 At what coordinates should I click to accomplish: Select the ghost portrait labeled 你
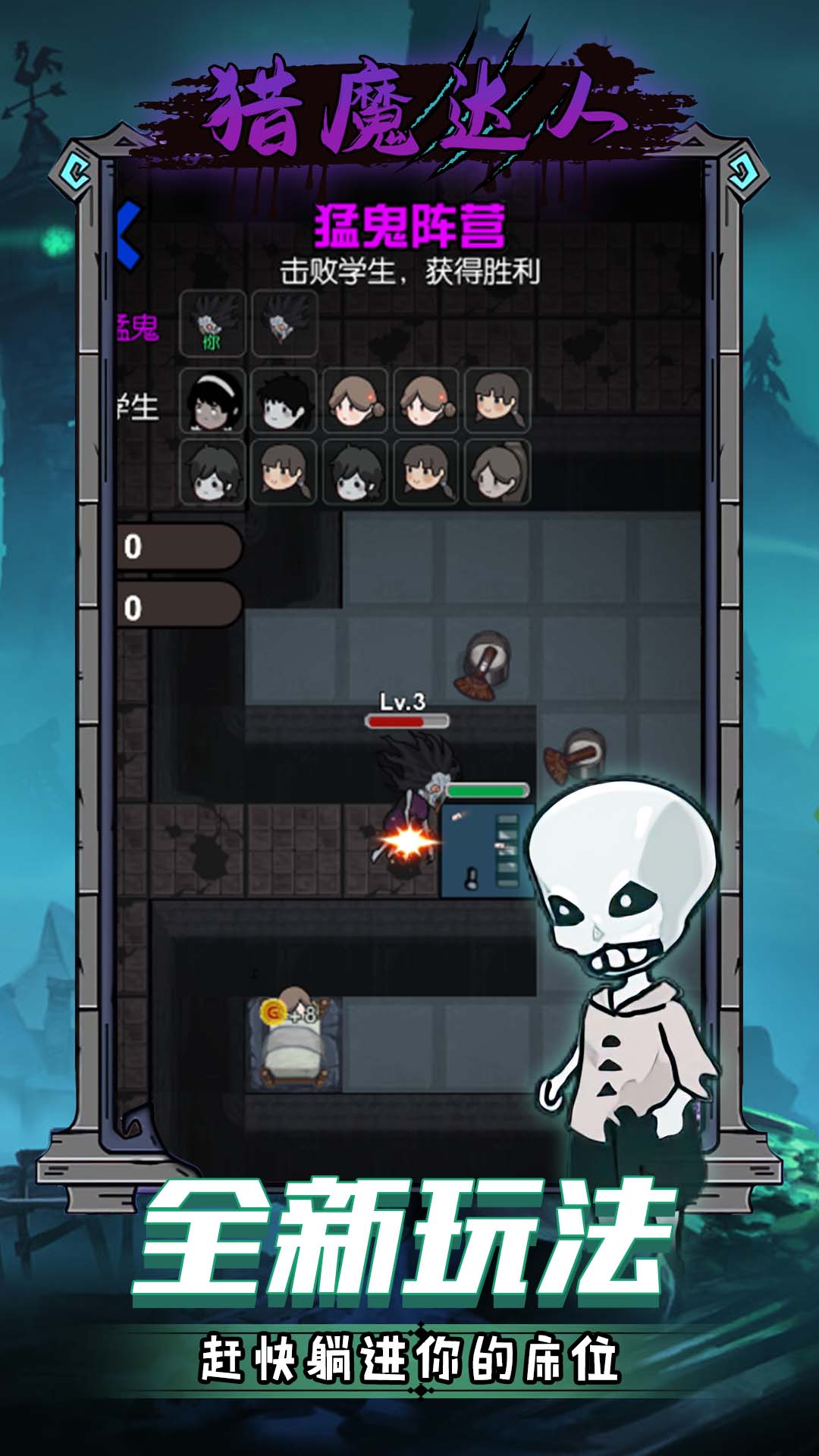click(212, 323)
